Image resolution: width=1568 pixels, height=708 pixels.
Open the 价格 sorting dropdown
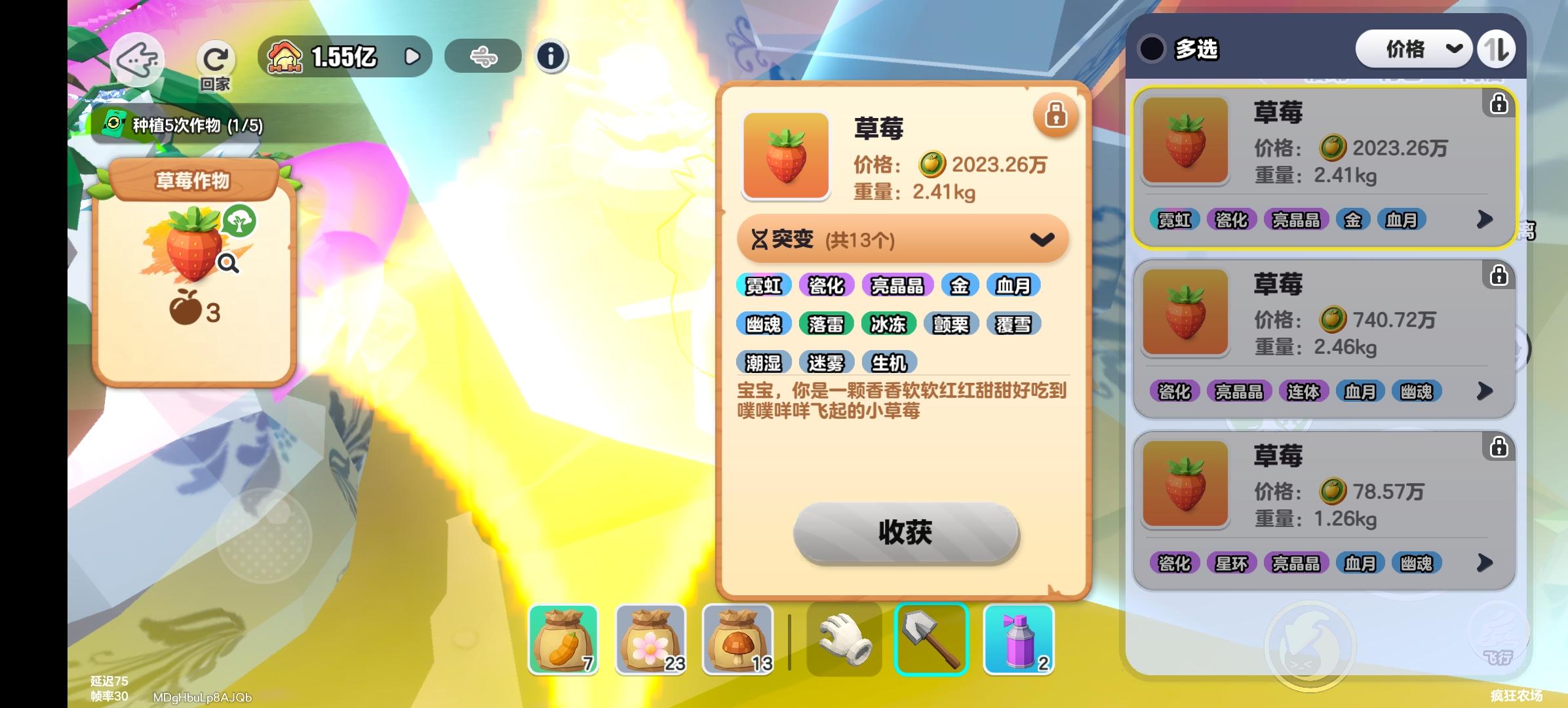pyautogui.click(x=1413, y=48)
